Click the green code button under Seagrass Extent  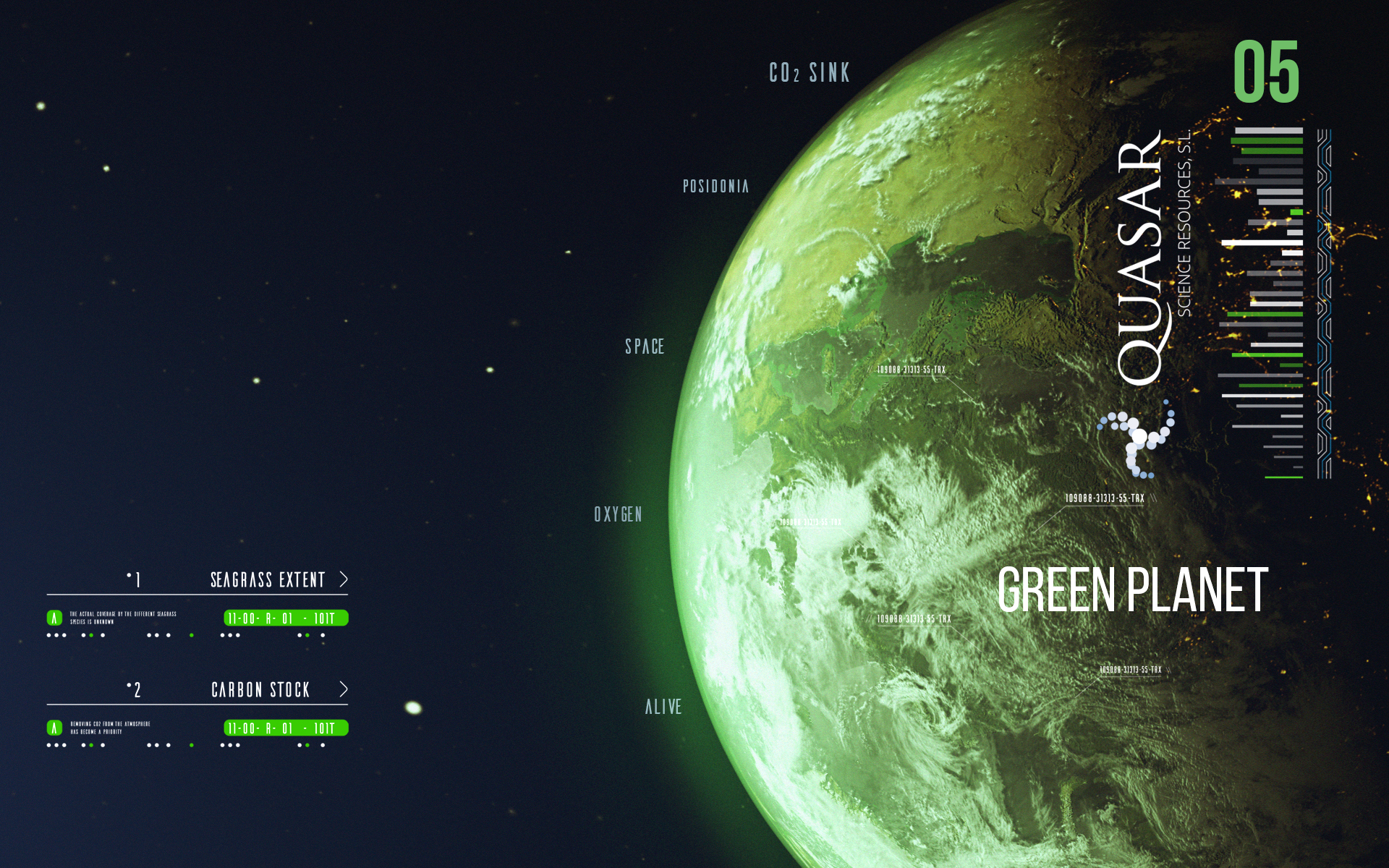tap(286, 618)
